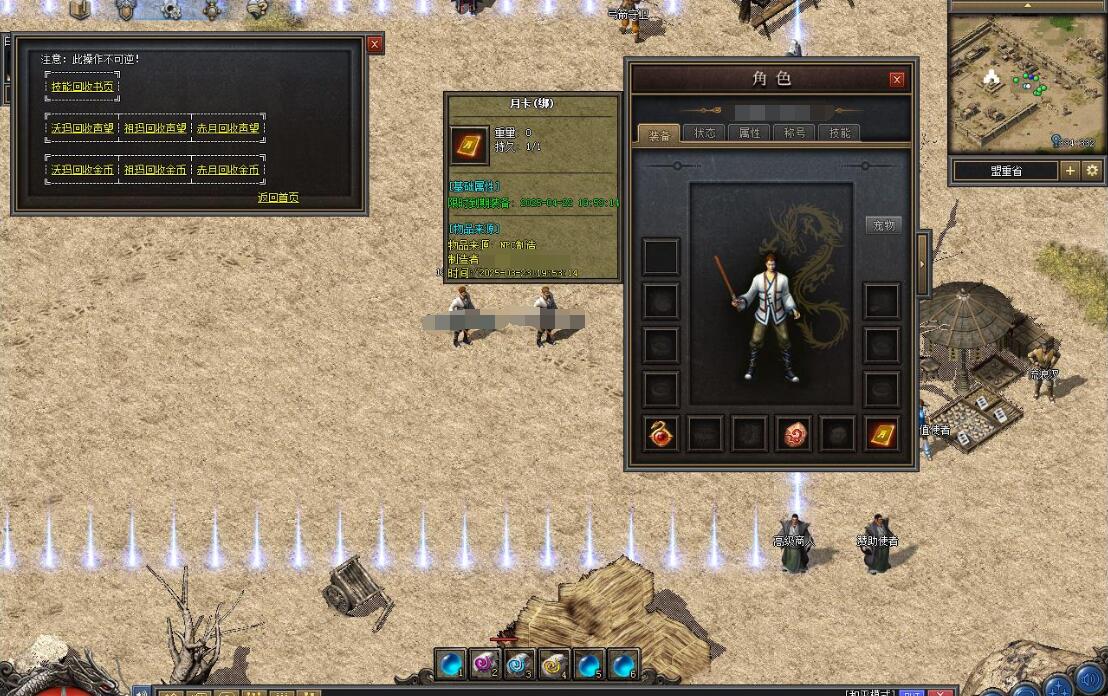Open the 属性 attributes tab
The image size is (1108, 696).
[x=749, y=133]
